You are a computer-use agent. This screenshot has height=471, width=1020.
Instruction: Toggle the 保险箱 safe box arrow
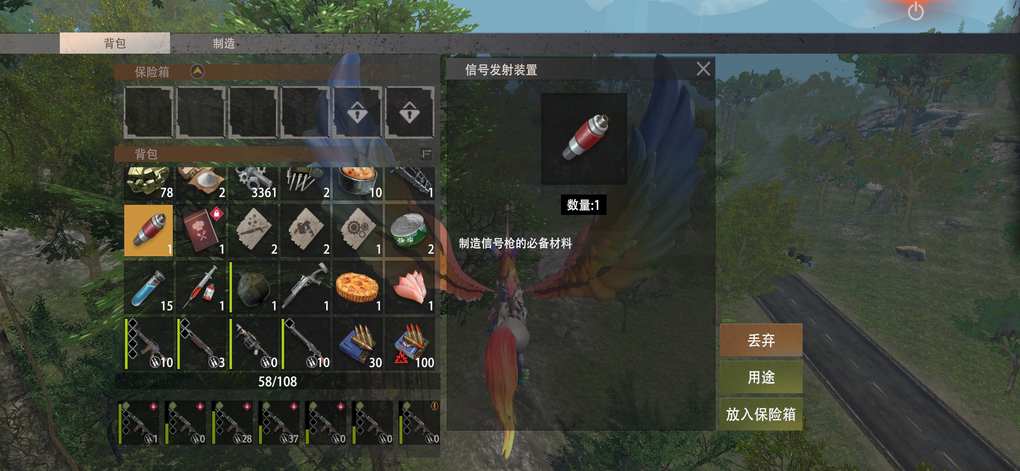click(x=198, y=72)
